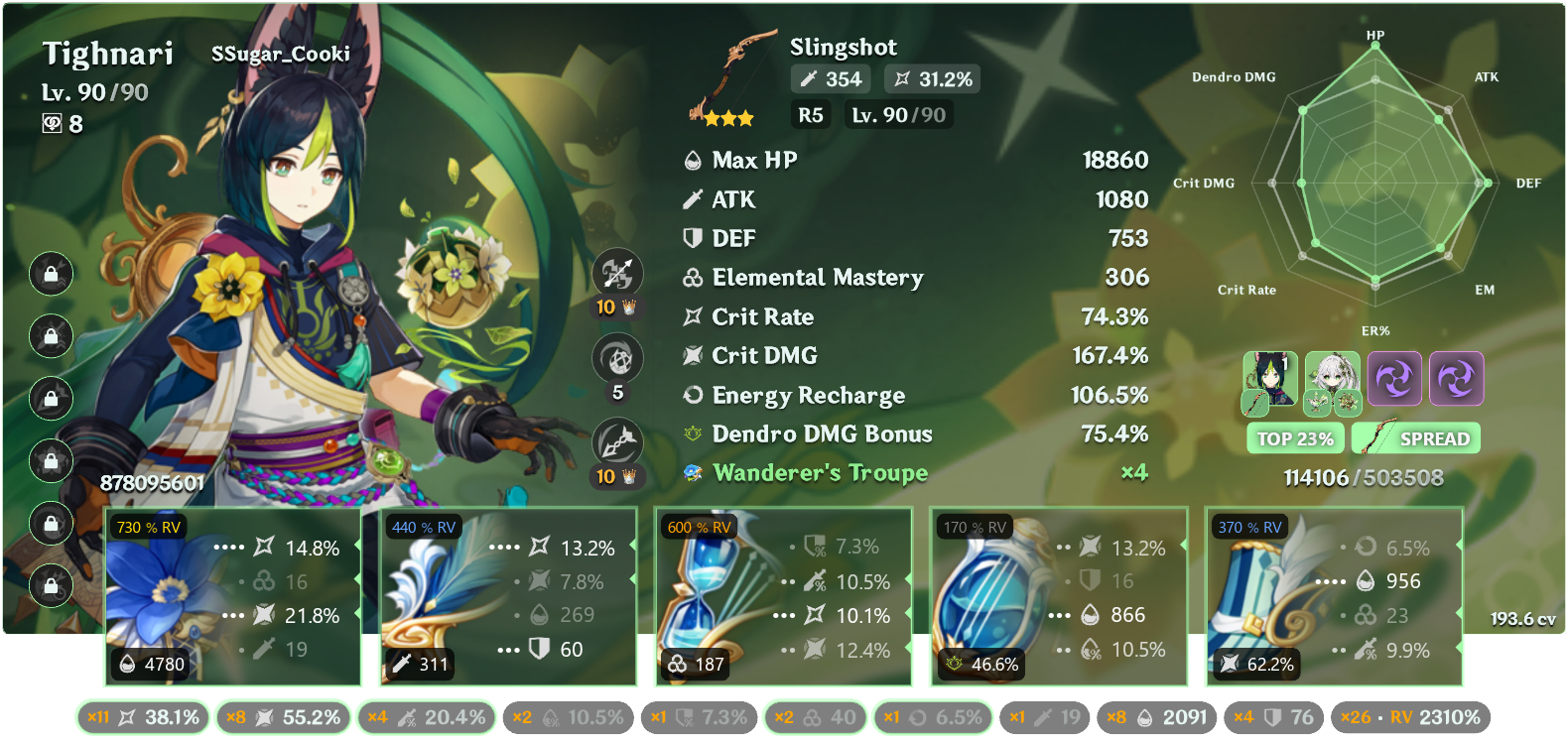Select the Slingshot weapon icon
1568x741 pixels.
735,74
